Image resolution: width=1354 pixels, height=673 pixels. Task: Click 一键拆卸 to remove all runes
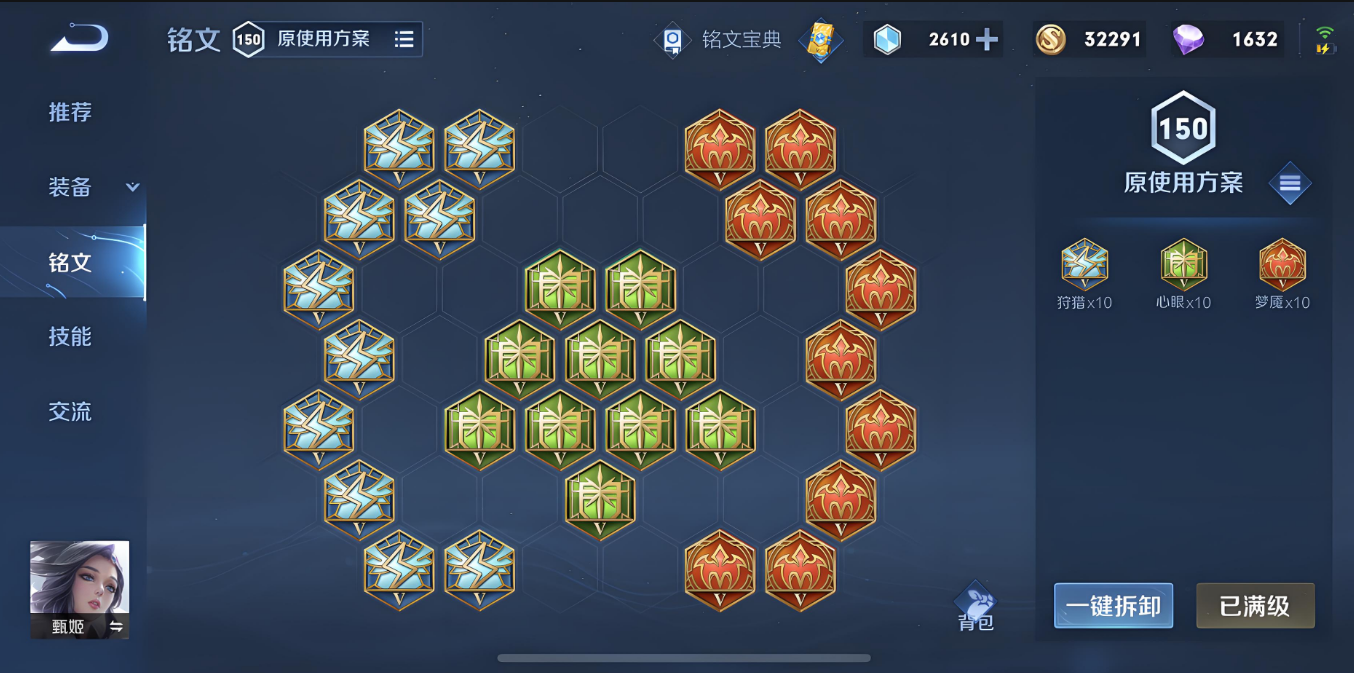1113,606
